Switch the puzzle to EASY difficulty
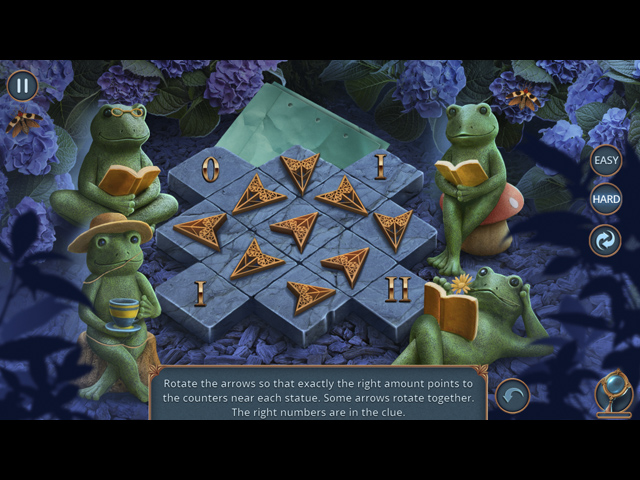 [x=606, y=160]
